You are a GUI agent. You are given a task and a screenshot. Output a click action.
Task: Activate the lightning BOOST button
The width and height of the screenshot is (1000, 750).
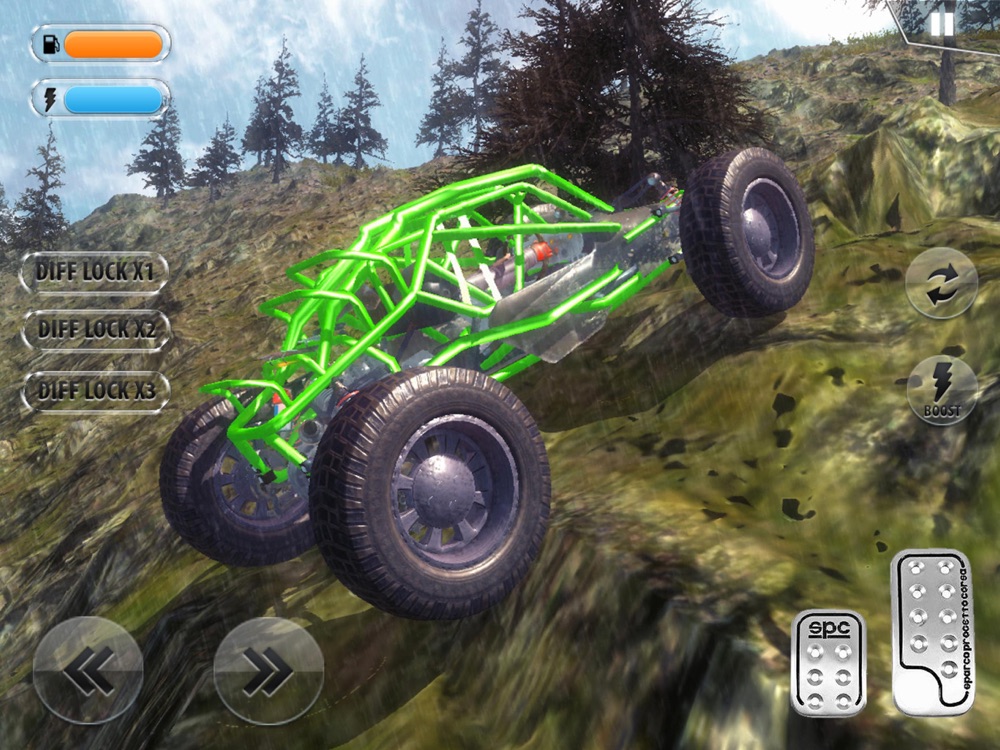pyautogui.click(x=941, y=390)
